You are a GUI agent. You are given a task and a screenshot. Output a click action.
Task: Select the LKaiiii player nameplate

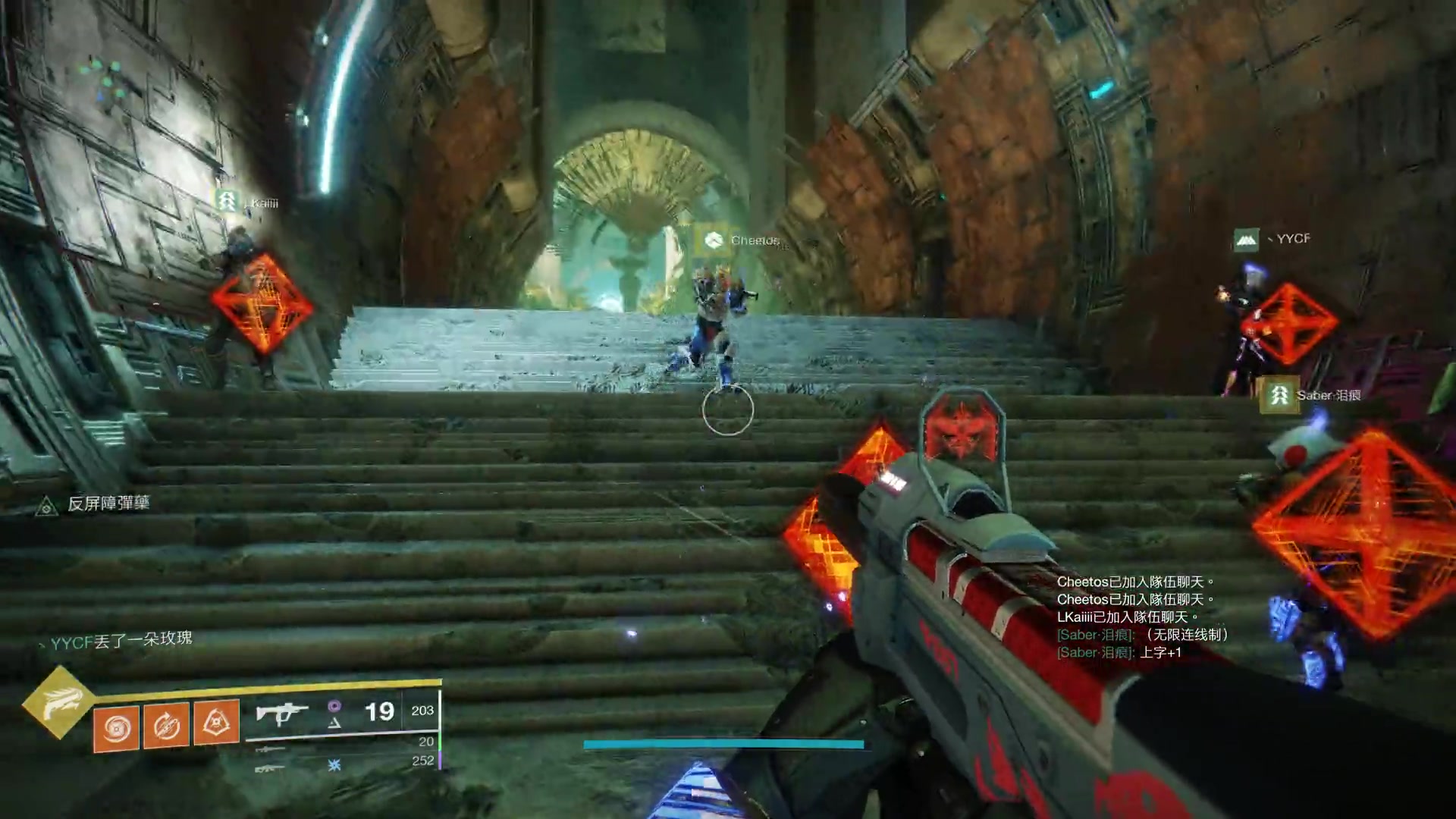(x=247, y=202)
